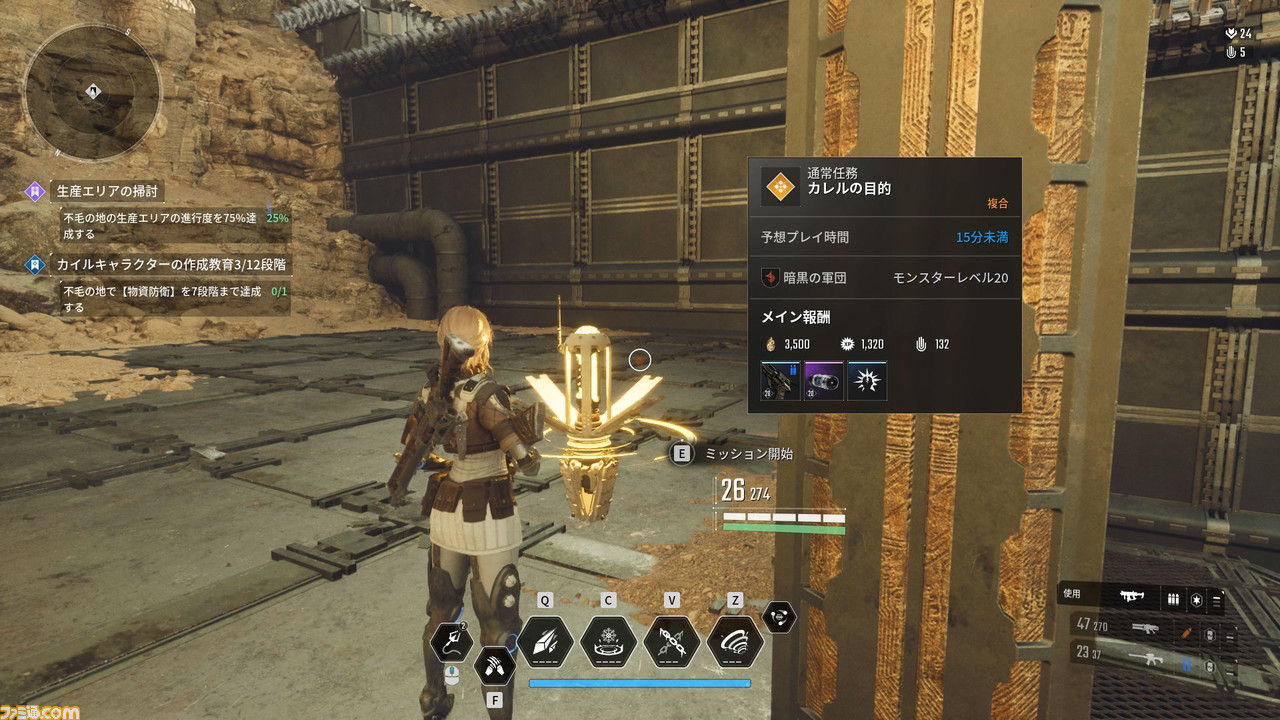The height and width of the screenshot is (720, 1280).
Task: Use the snowflake circle skill
Action: pyautogui.click(x=608, y=641)
